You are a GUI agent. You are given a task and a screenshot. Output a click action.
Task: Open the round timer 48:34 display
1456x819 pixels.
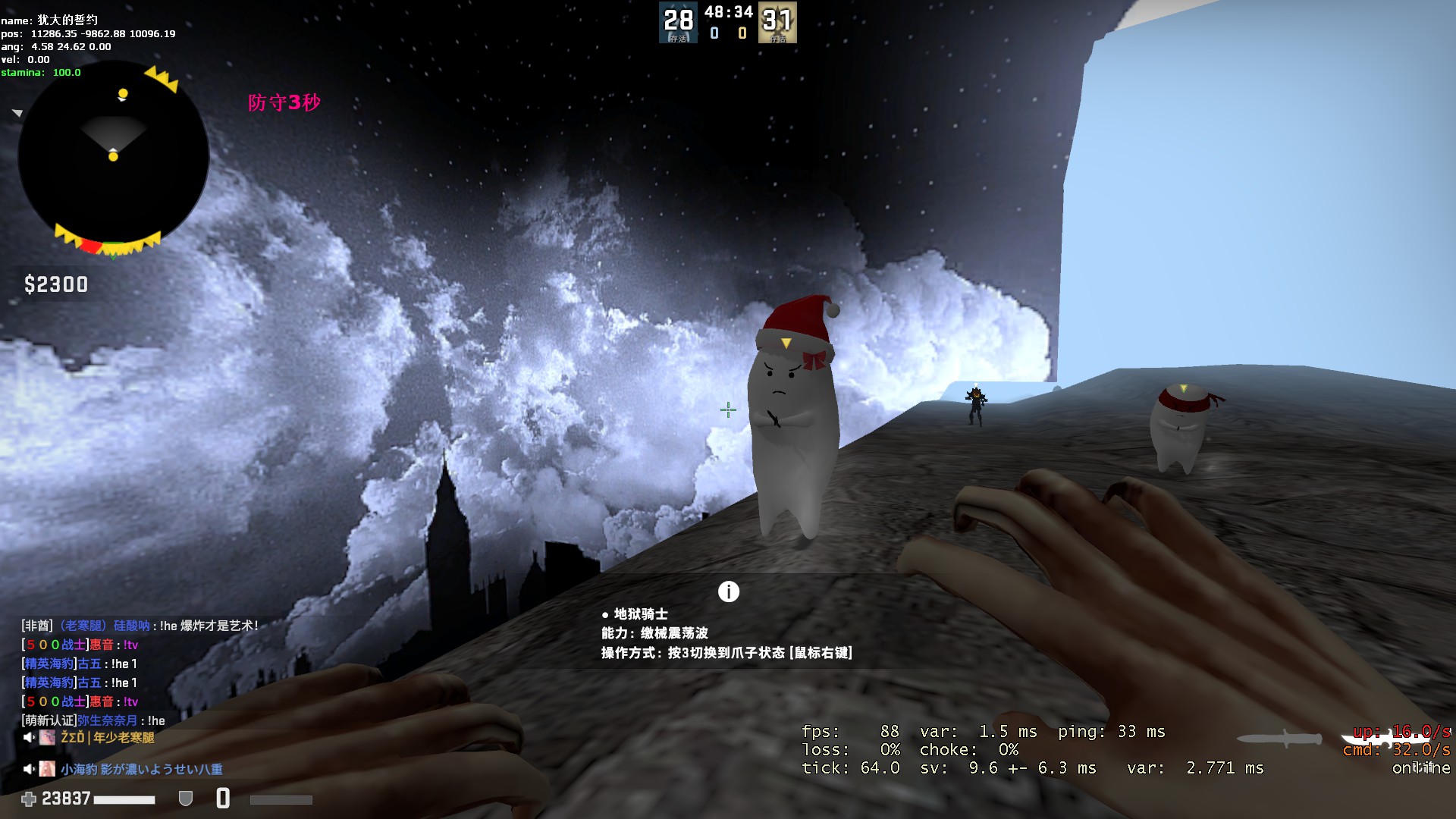click(728, 12)
